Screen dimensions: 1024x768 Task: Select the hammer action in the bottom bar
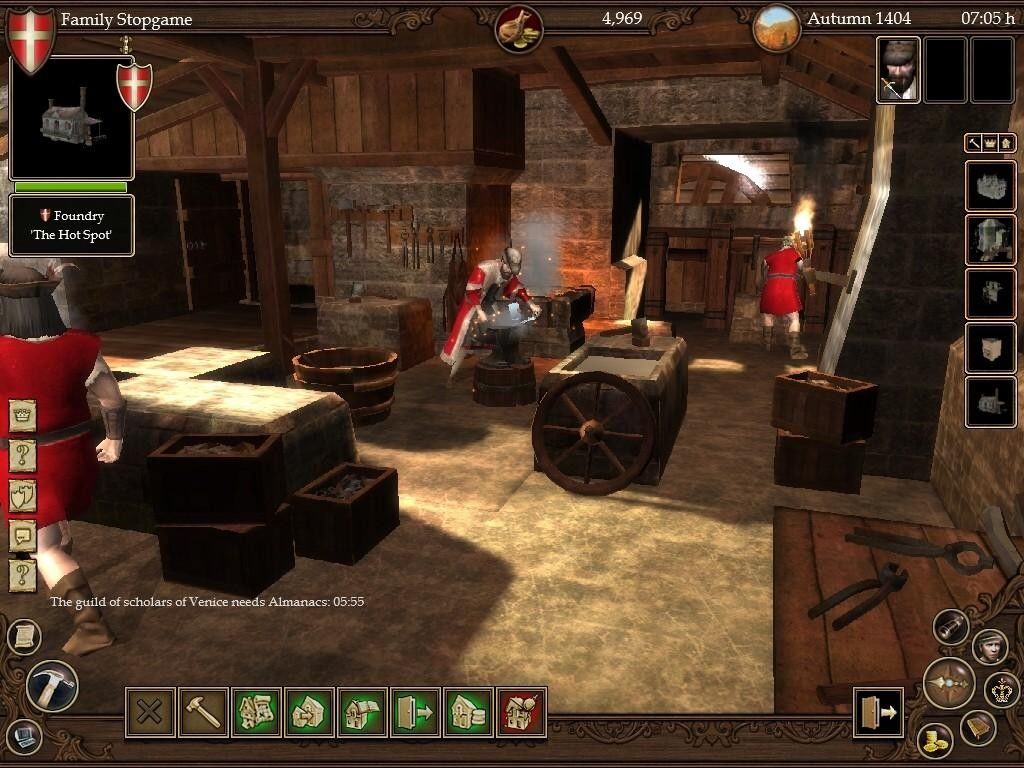203,712
